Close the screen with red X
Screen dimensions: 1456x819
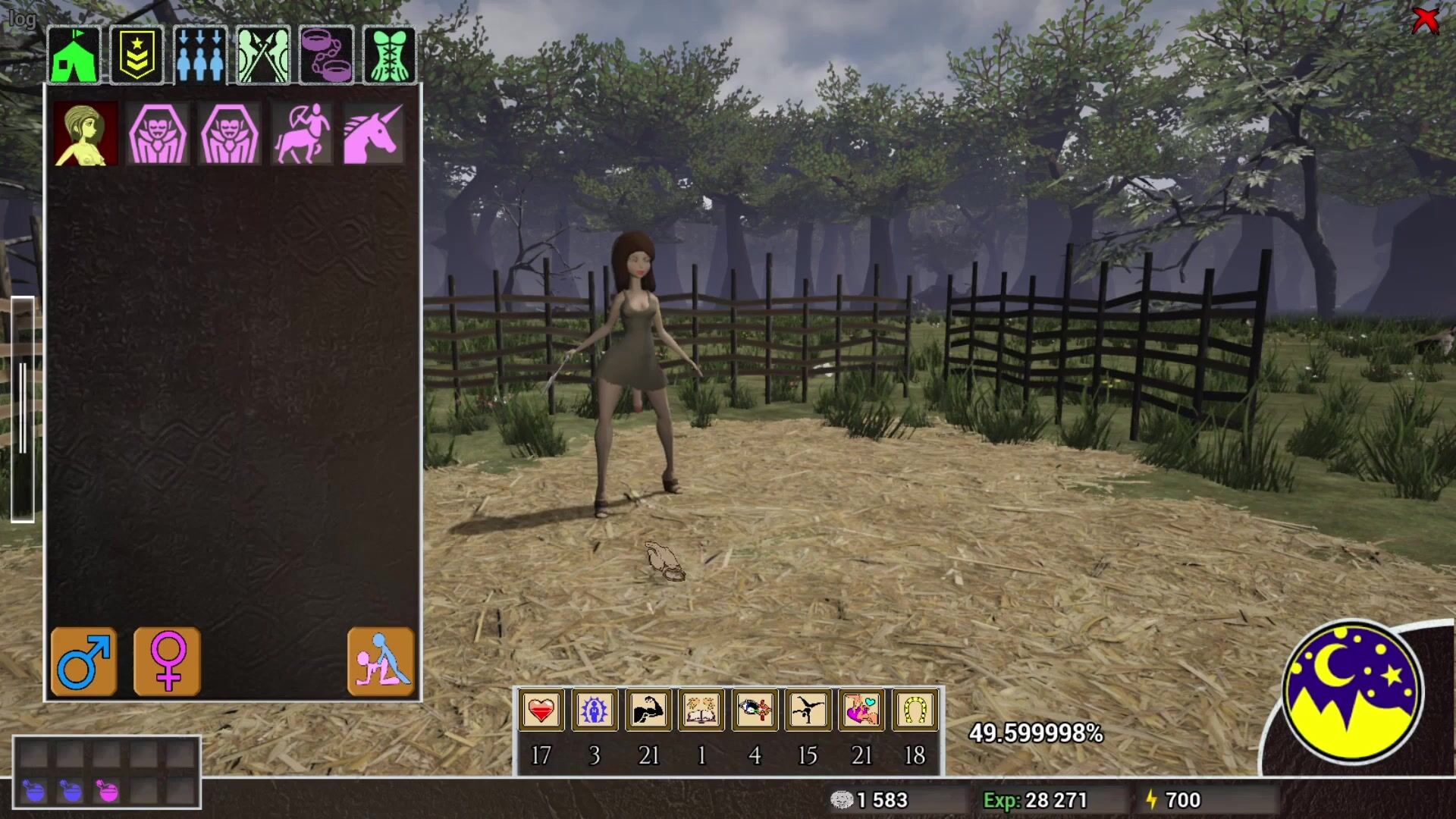(x=1426, y=20)
